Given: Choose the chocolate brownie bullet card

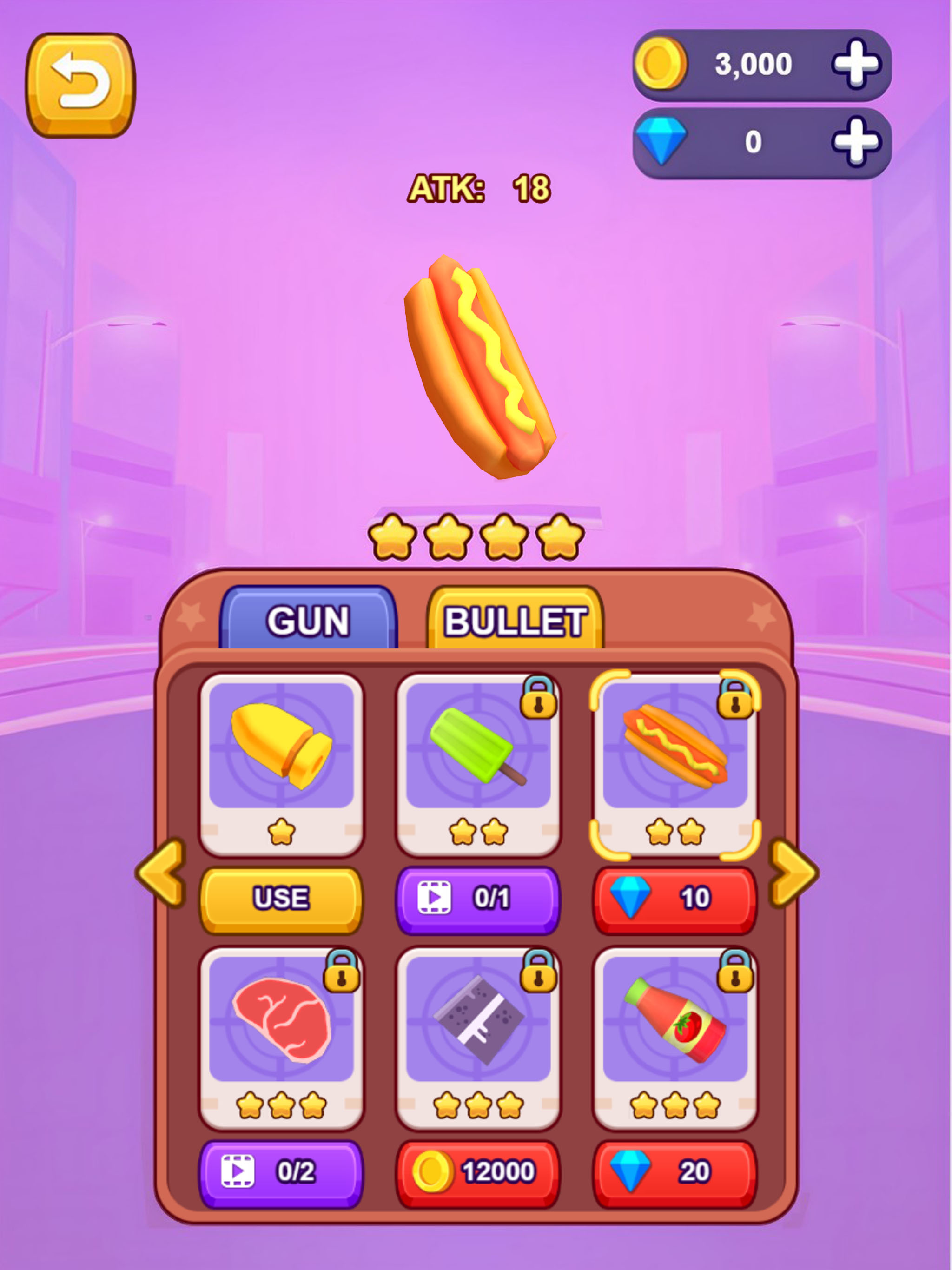Looking at the screenshot, I should (x=478, y=1037).
